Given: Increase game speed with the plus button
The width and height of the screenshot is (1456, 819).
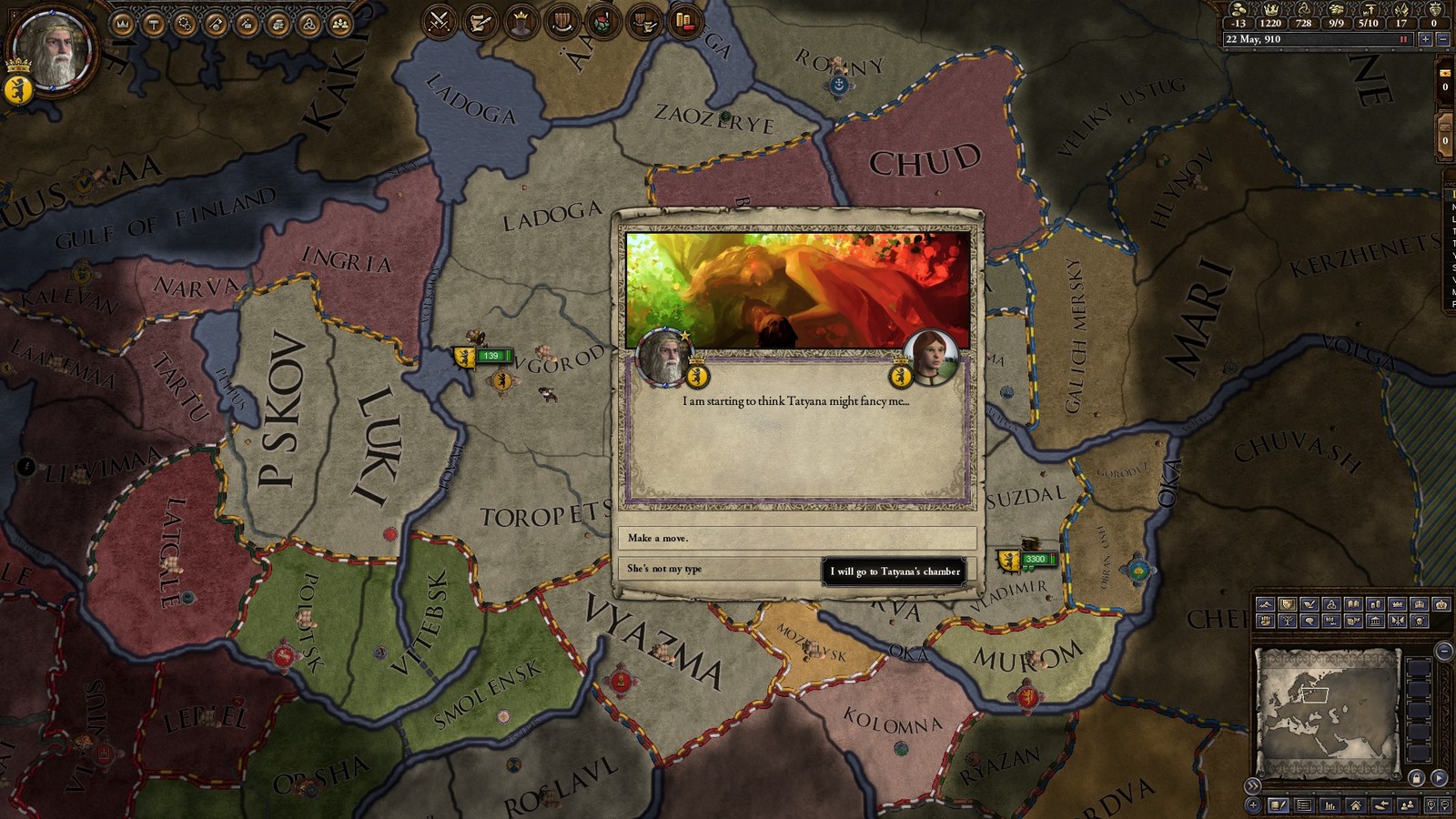Looking at the screenshot, I should [x=1426, y=39].
